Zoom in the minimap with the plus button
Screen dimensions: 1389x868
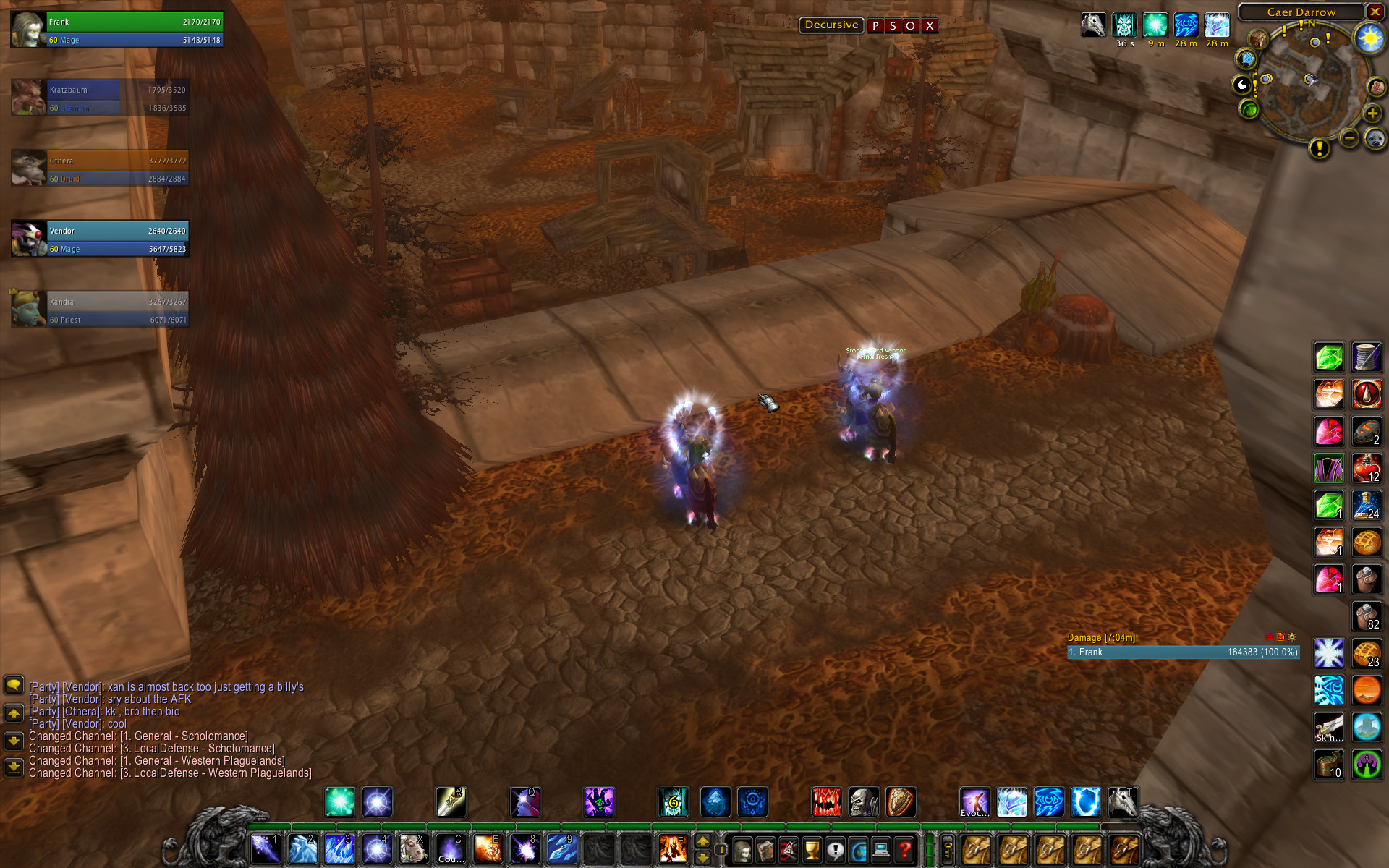[1372, 114]
